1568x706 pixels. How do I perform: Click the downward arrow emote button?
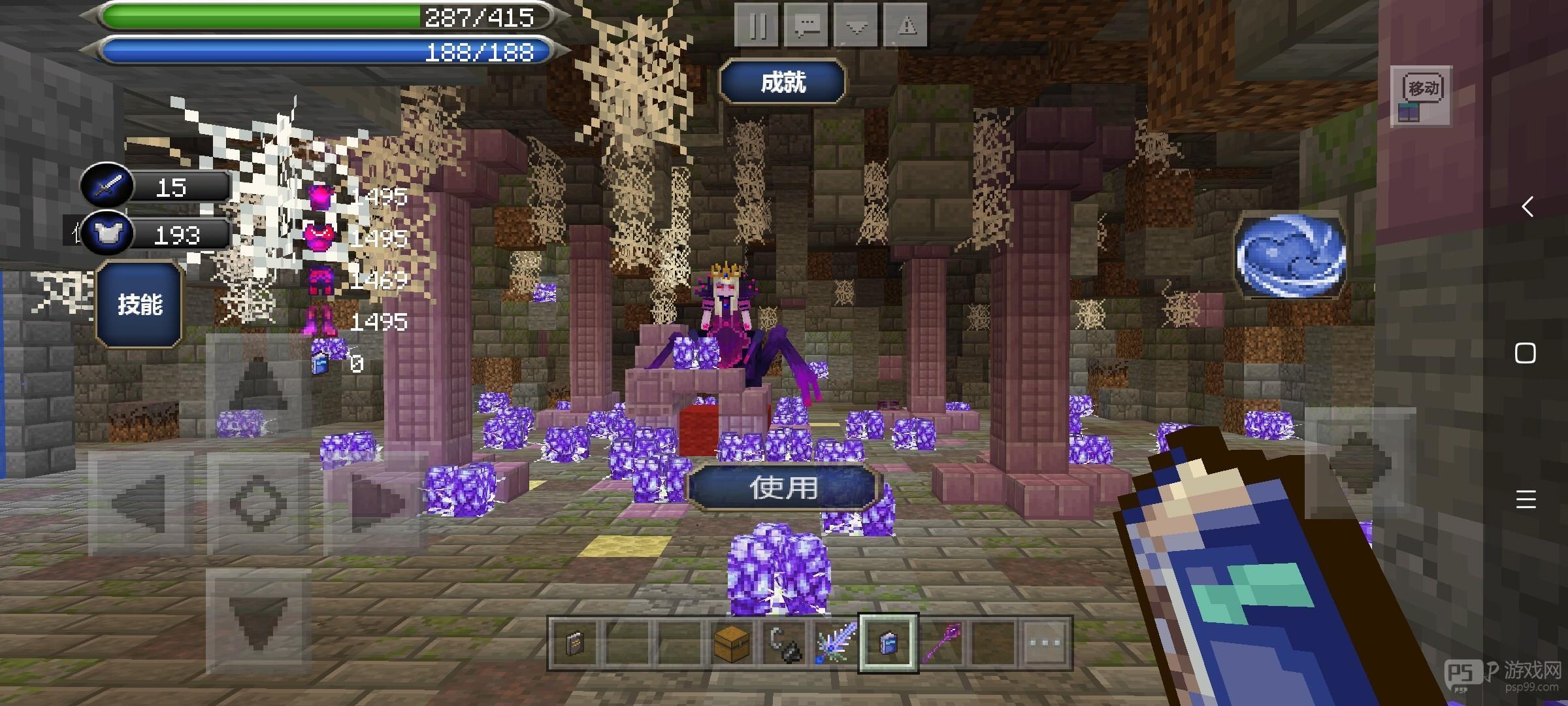click(x=856, y=26)
